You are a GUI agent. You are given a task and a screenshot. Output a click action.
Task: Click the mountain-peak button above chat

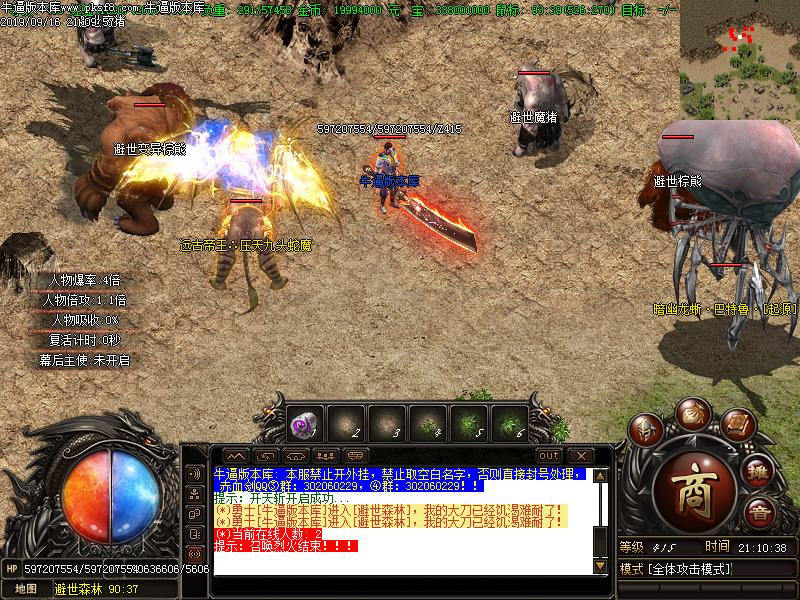(x=236, y=456)
